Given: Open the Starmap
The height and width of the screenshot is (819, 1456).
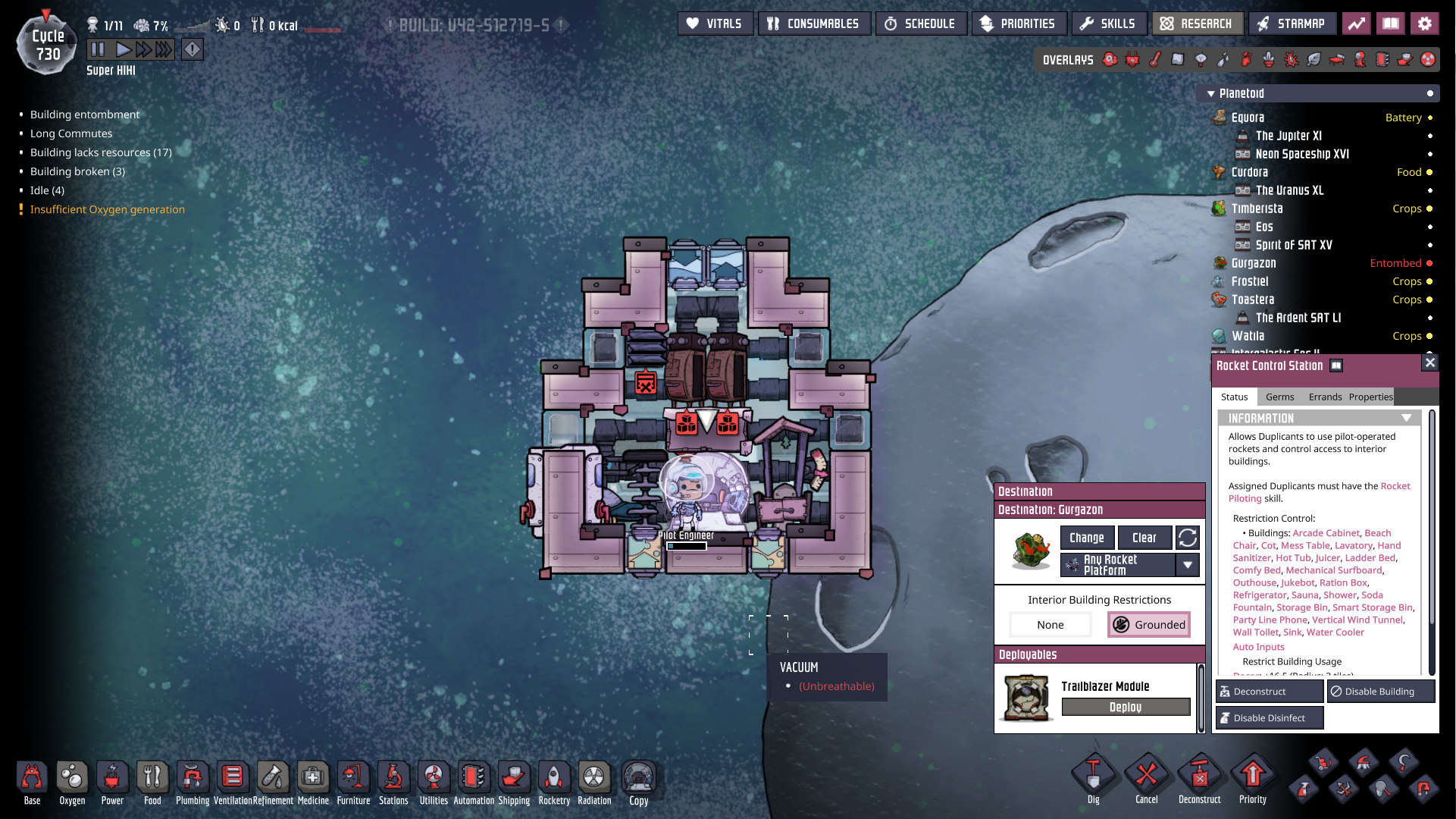Looking at the screenshot, I should pyautogui.click(x=1292, y=24).
